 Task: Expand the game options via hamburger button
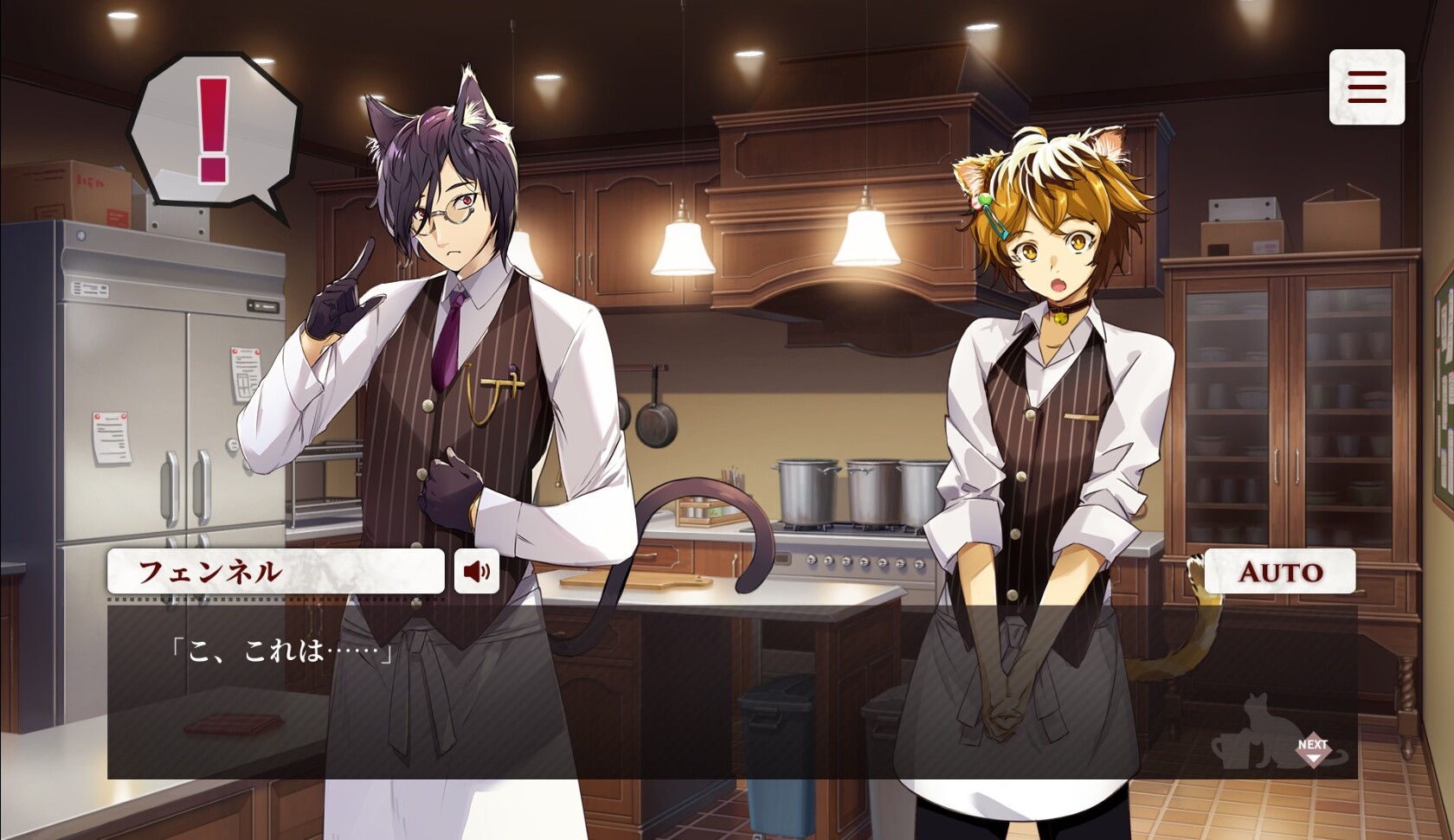[x=1366, y=87]
